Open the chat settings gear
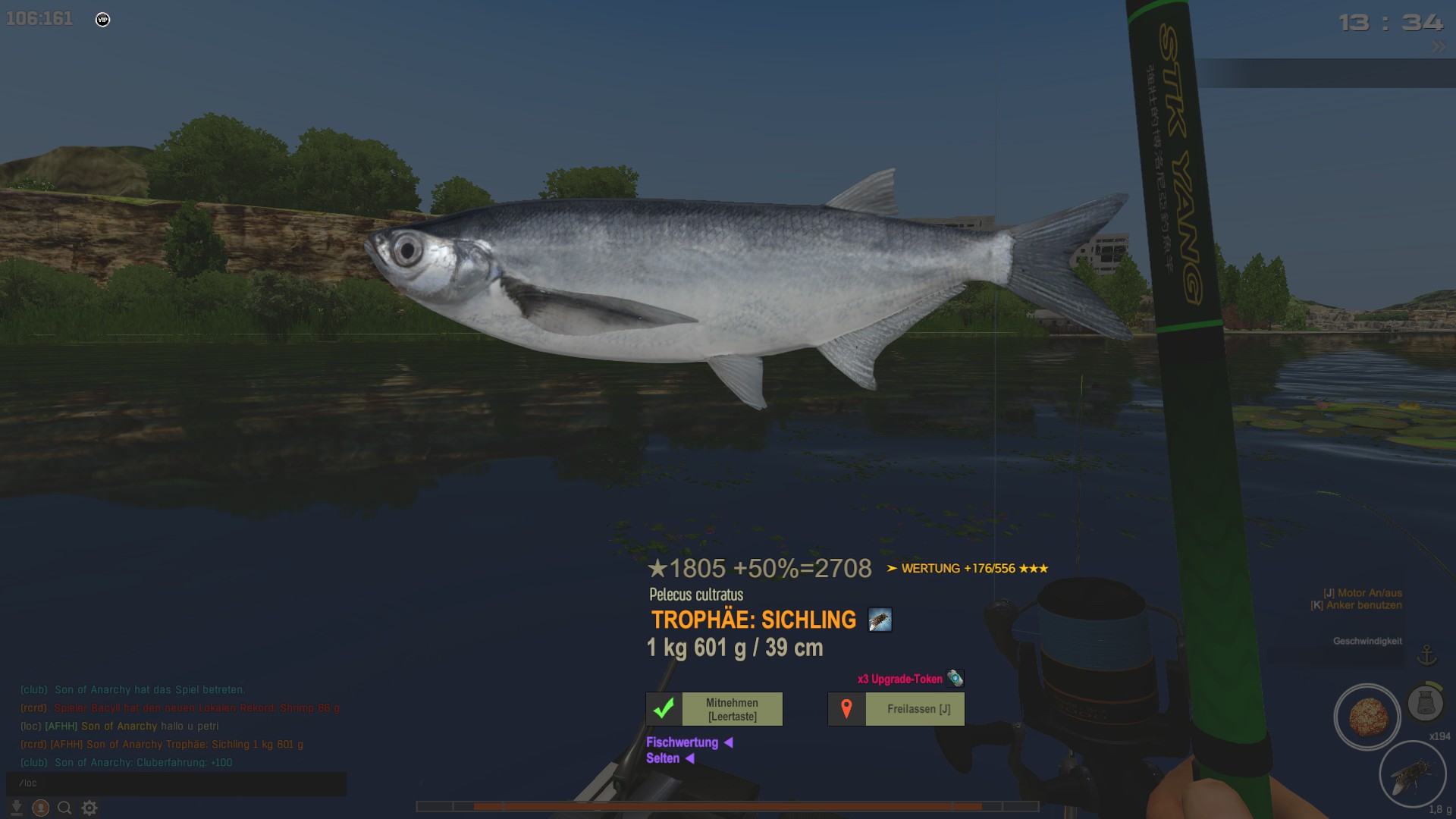The width and height of the screenshot is (1456, 819). 89,808
